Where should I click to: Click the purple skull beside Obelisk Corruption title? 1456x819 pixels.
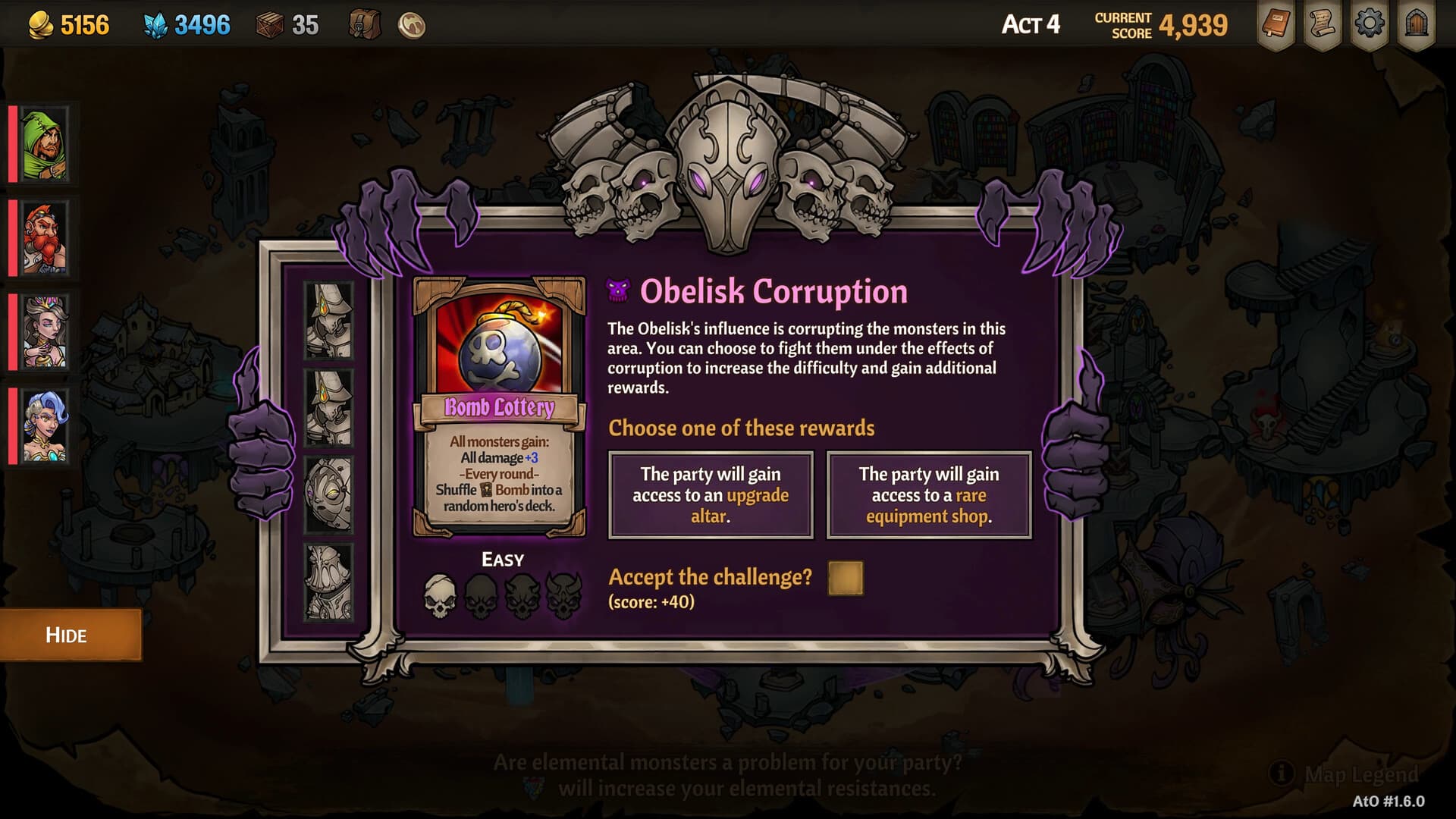click(x=618, y=290)
